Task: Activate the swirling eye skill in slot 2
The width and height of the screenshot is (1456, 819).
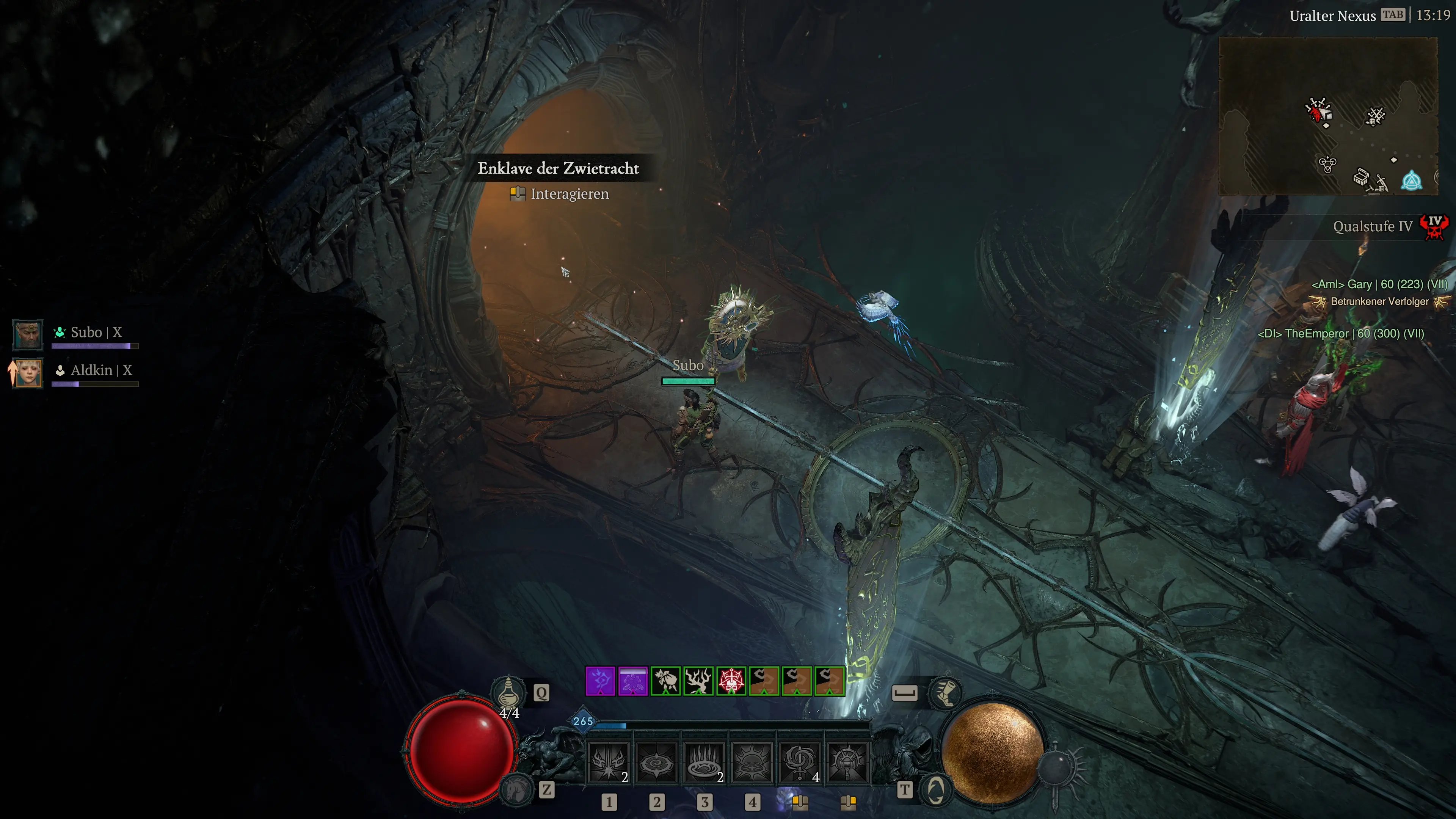Action: [x=656, y=763]
